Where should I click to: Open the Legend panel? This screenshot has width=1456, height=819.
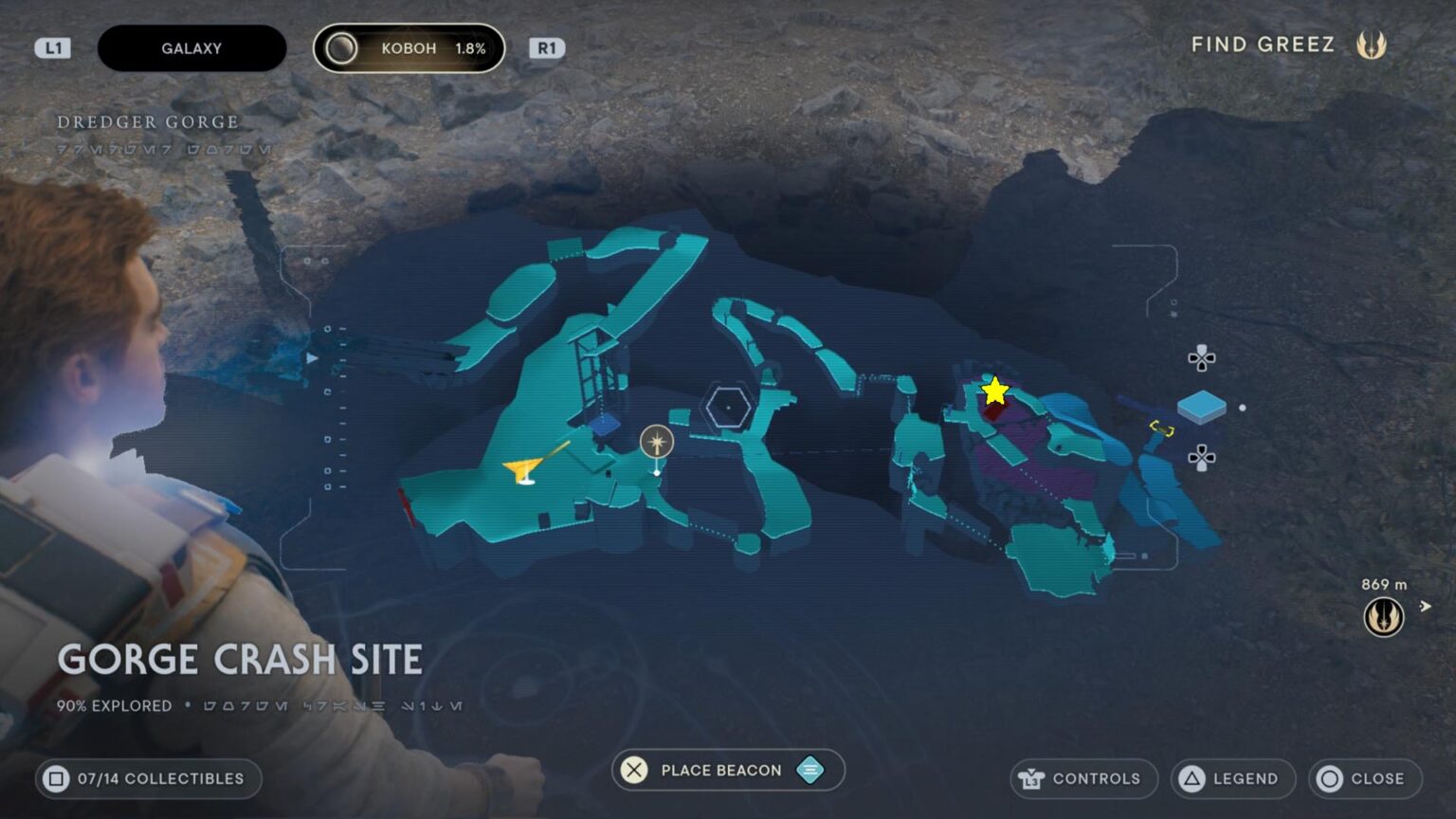[x=1232, y=778]
